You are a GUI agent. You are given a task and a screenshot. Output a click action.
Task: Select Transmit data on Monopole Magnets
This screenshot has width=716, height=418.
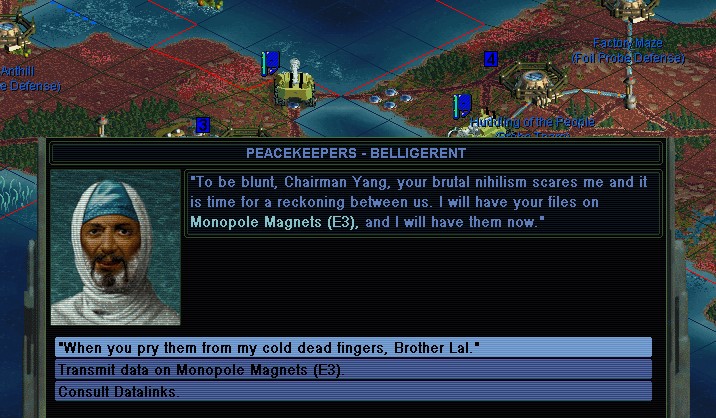[353, 369]
